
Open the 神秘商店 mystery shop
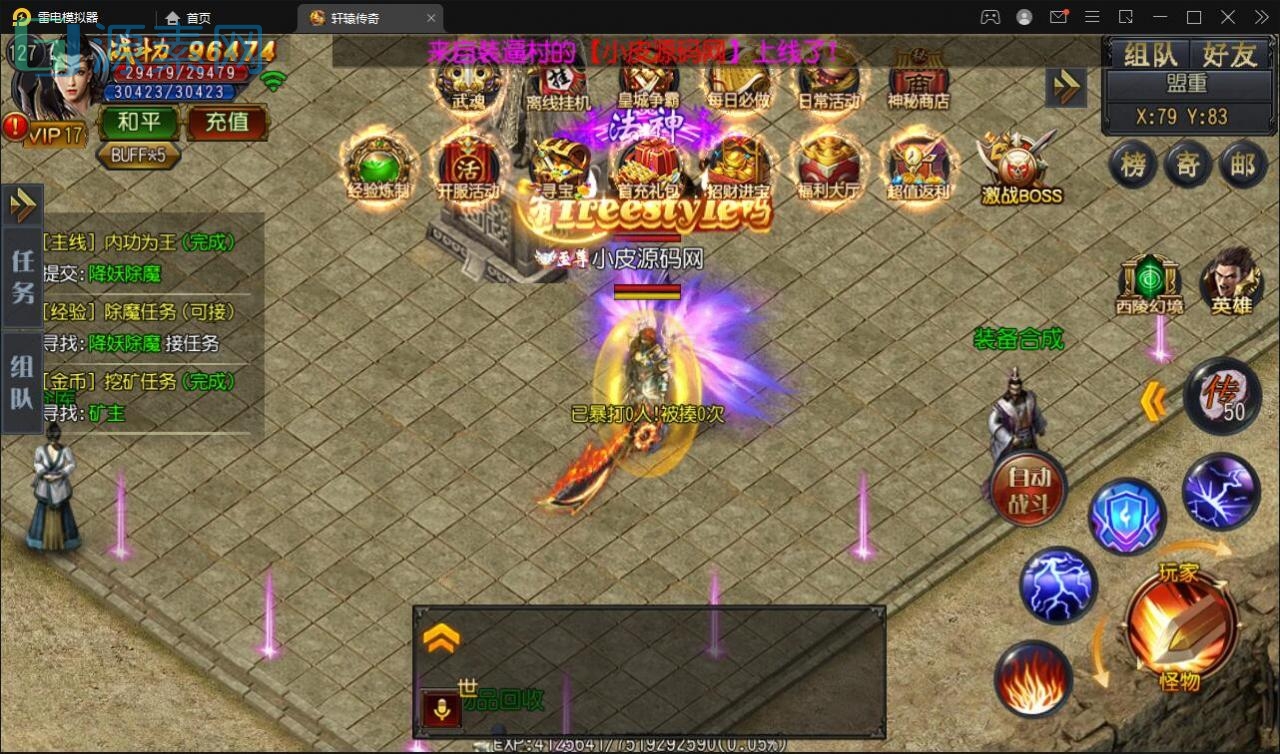pyautogui.click(x=917, y=80)
